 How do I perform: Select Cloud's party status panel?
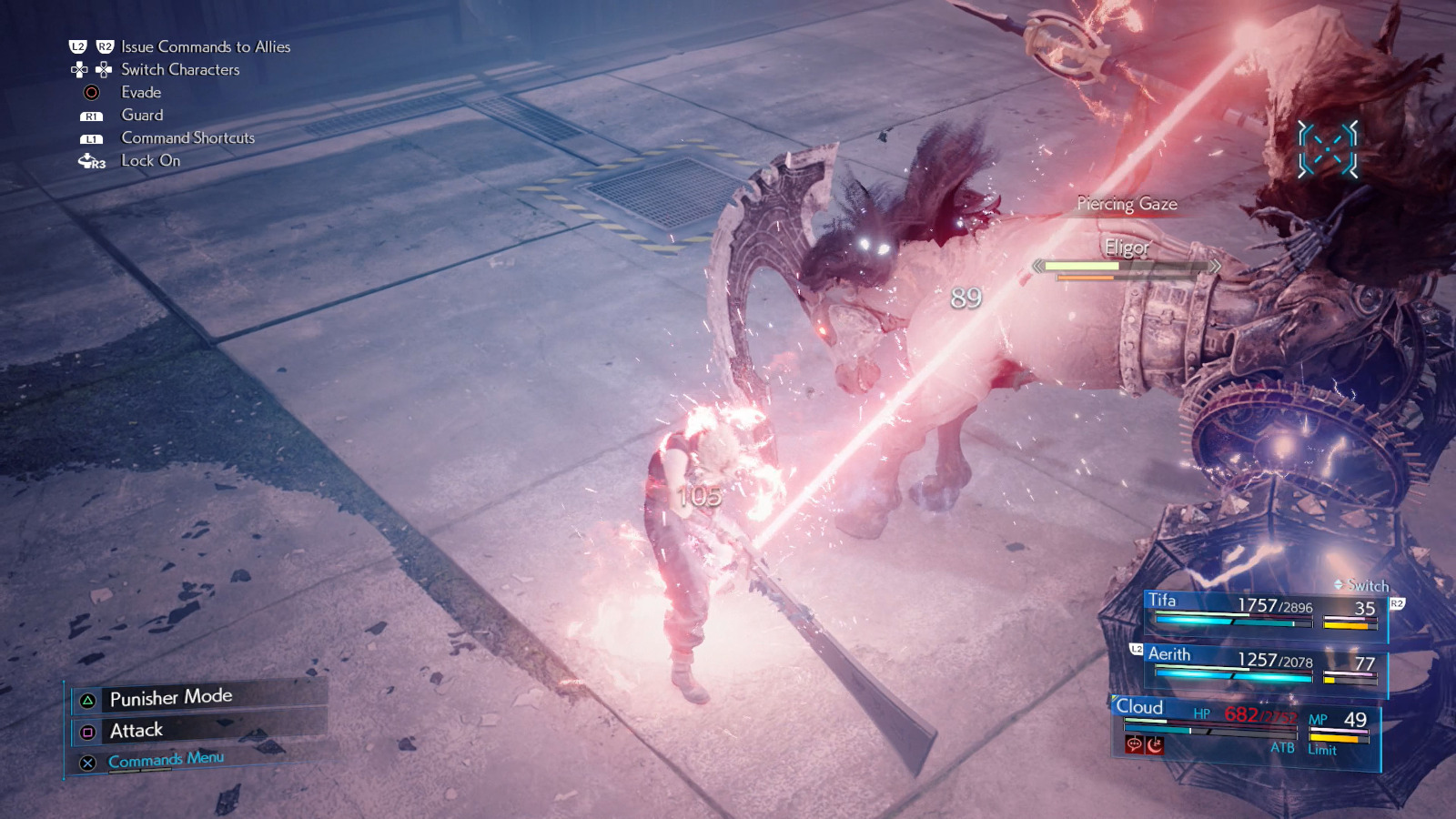[x=1247, y=730]
